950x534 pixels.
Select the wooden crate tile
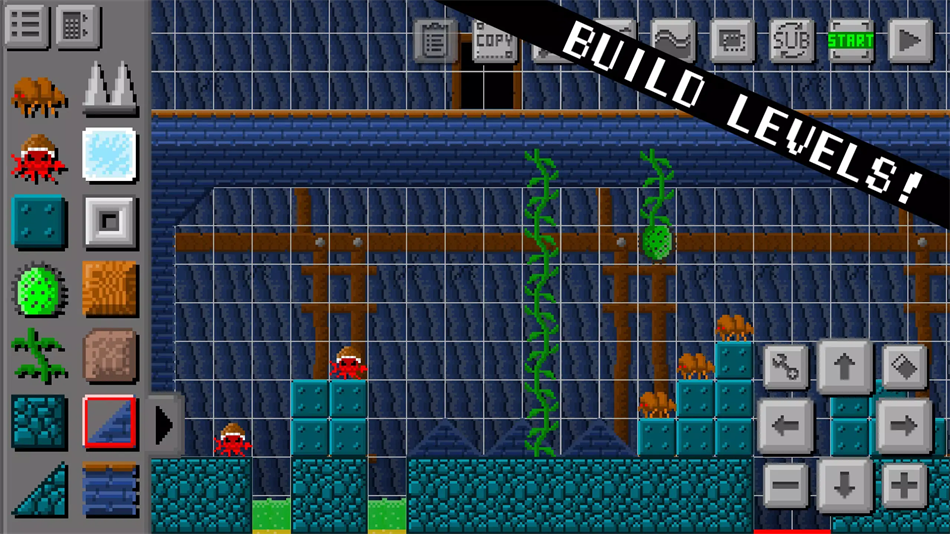pyautogui.click(x=109, y=290)
